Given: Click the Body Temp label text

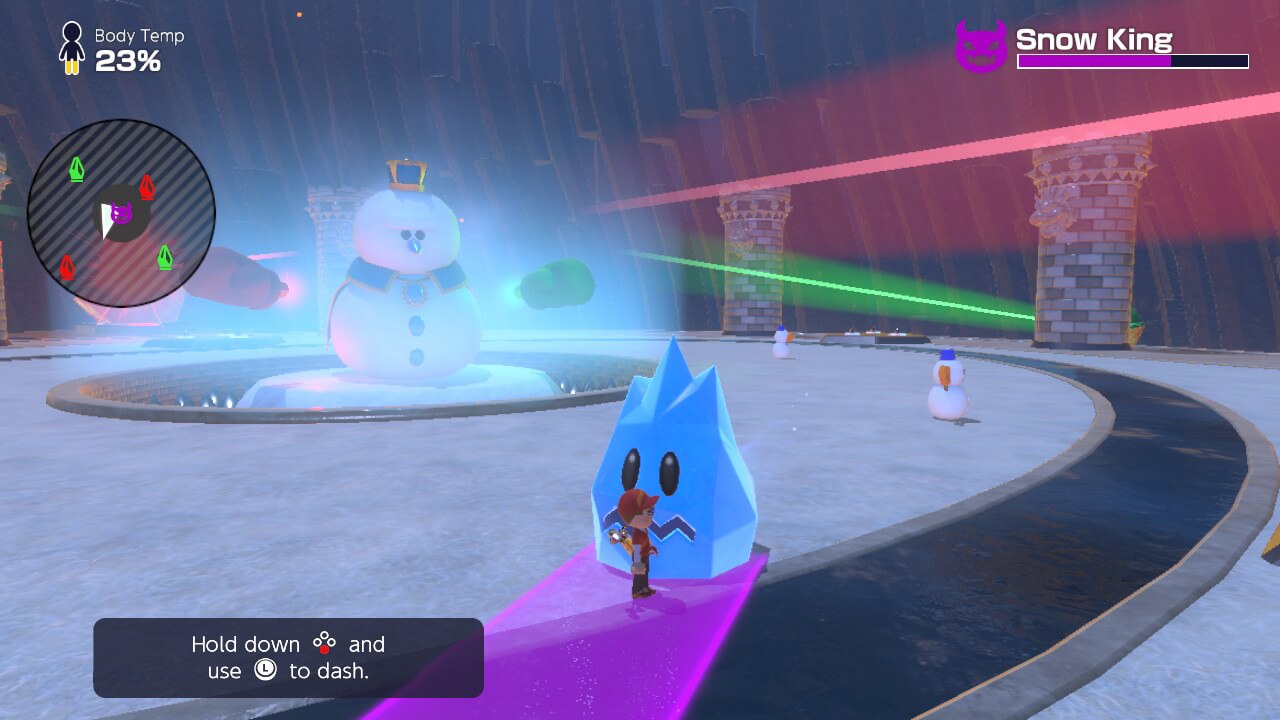Looking at the screenshot, I should coord(138,35).
